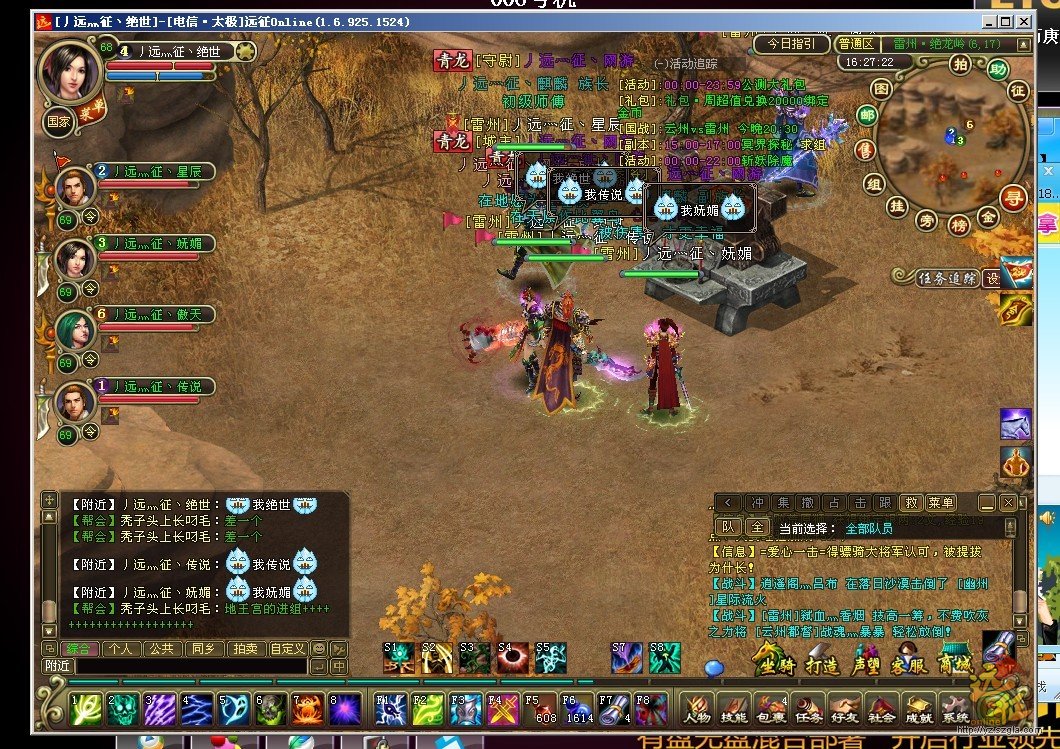Activate the green skull skill in slot 2

click(x=123, y=708)
